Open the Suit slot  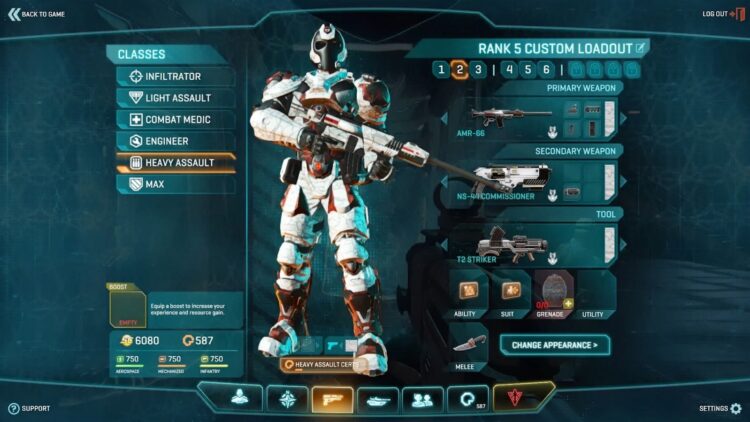[x=510, y=292]
